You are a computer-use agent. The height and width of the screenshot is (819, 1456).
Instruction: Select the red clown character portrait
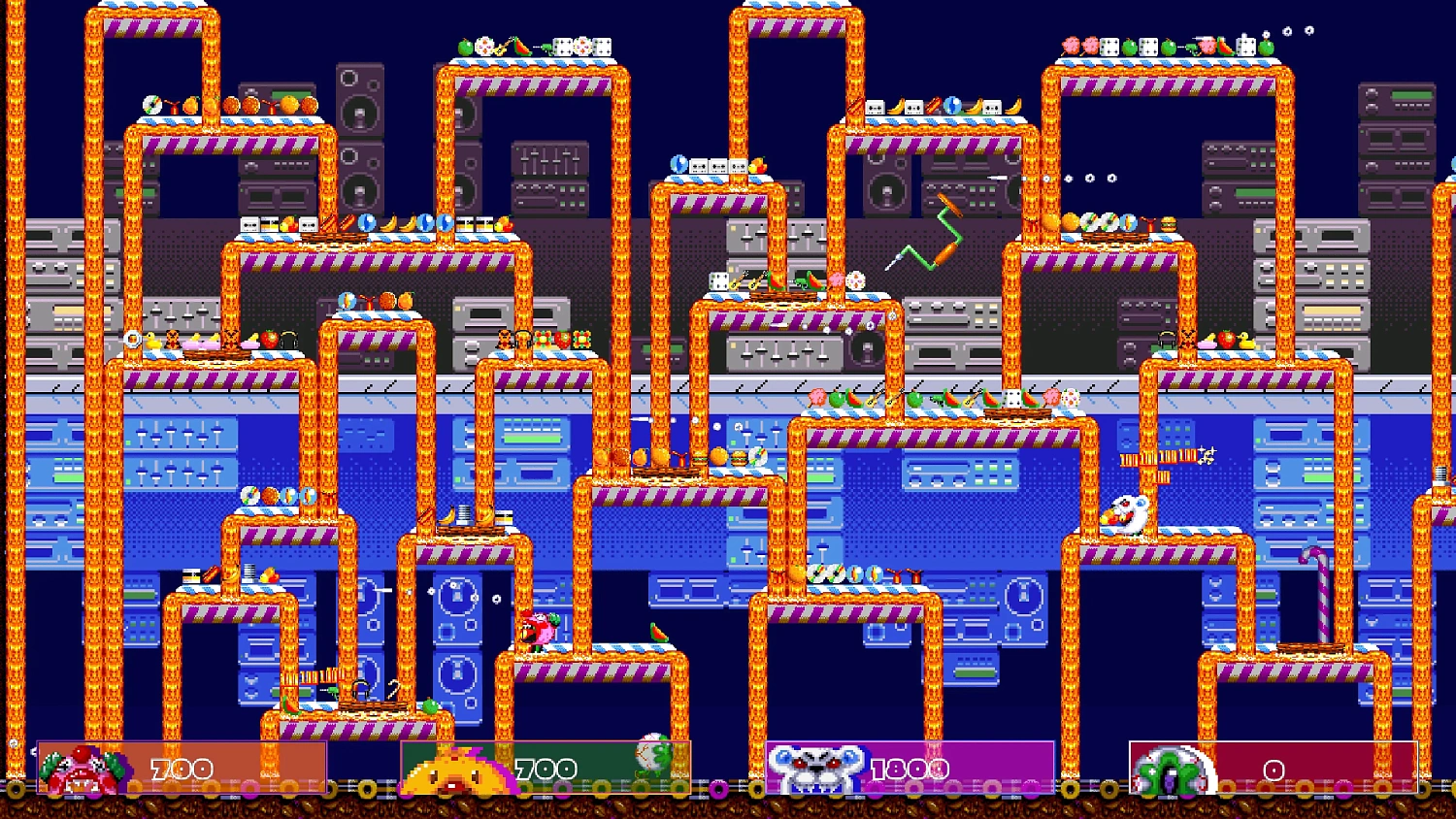(83, 767)
